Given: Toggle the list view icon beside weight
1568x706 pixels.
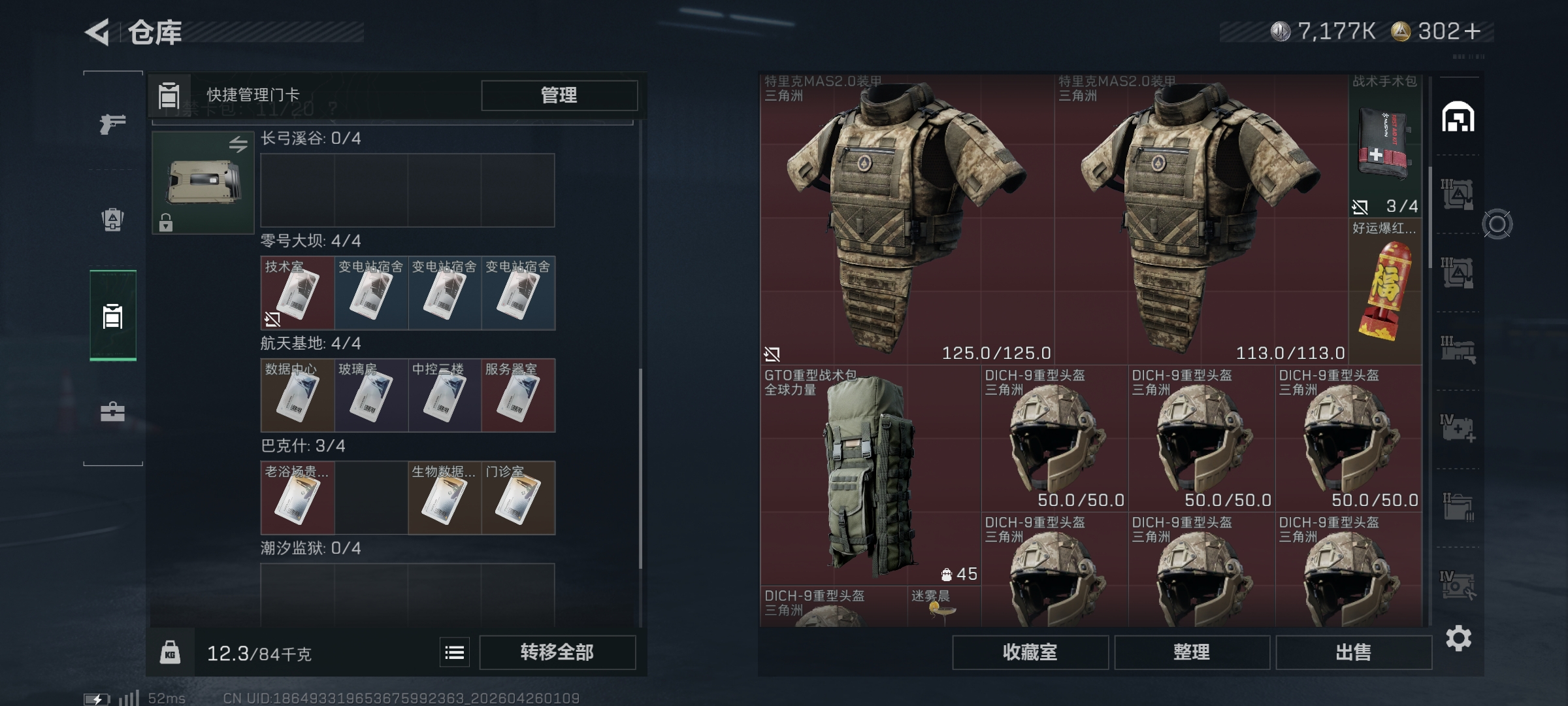Looking at the screenshot, I should (x=454, y=652).
